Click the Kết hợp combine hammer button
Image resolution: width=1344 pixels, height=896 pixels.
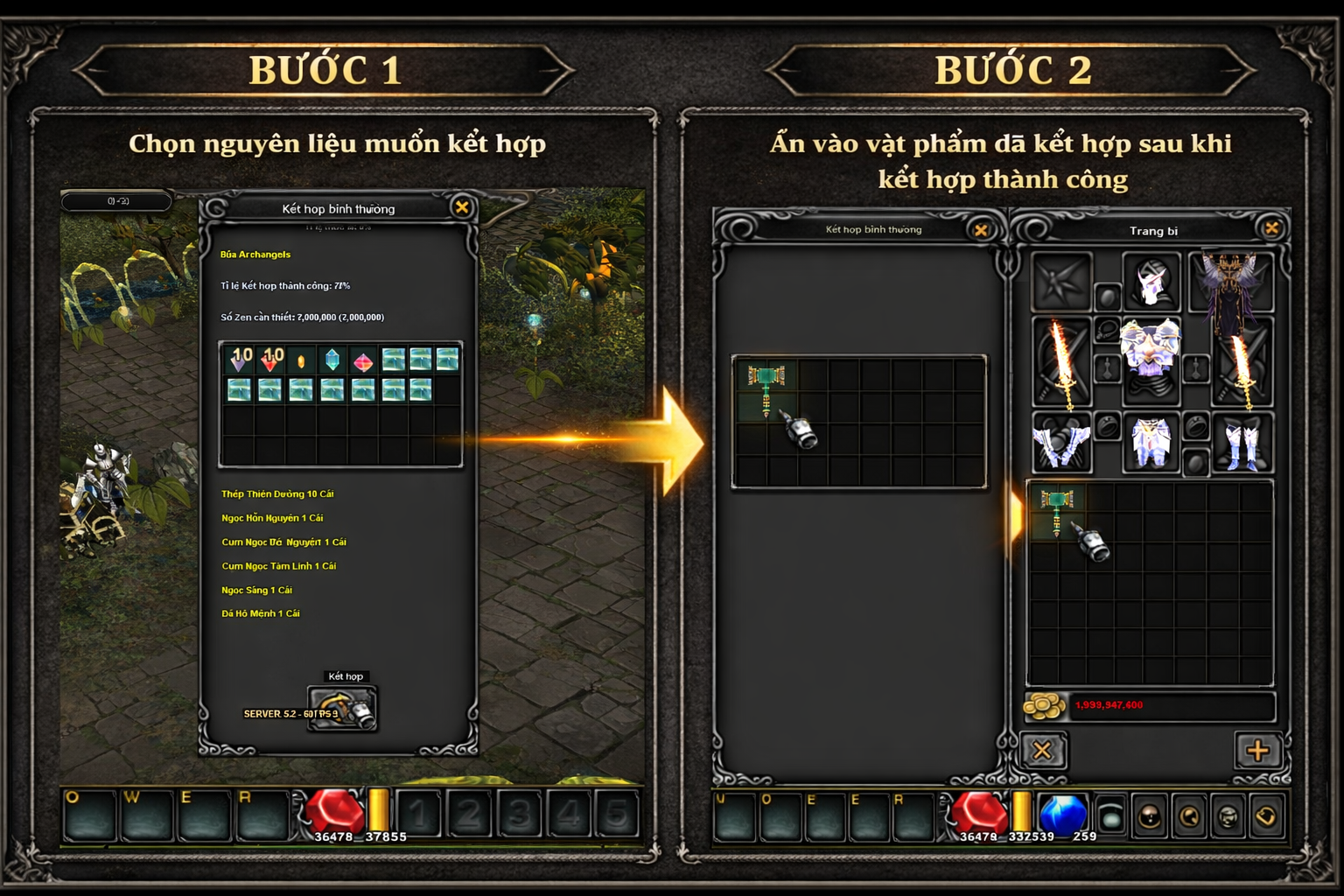pyautogui.click(x=342, y=708)
